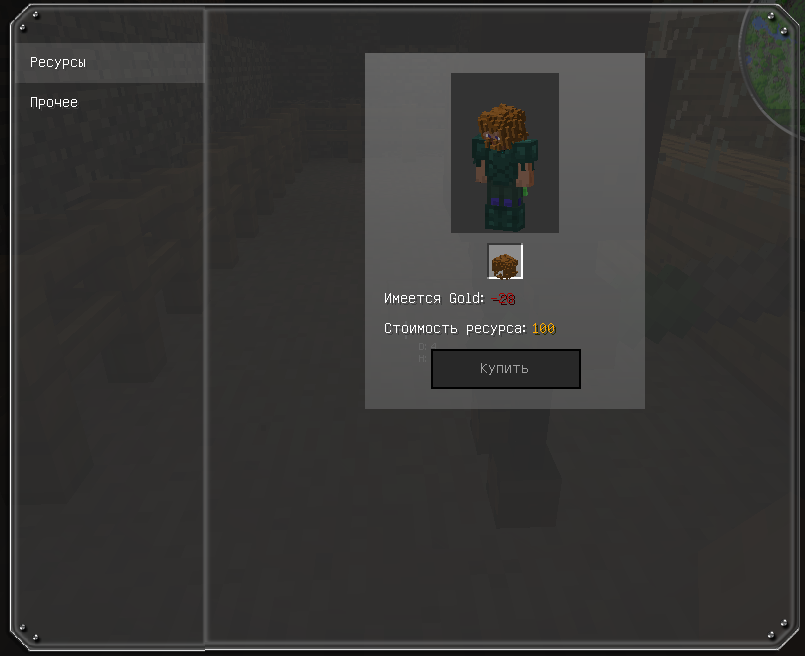Click the Купить button

[505, 369]
